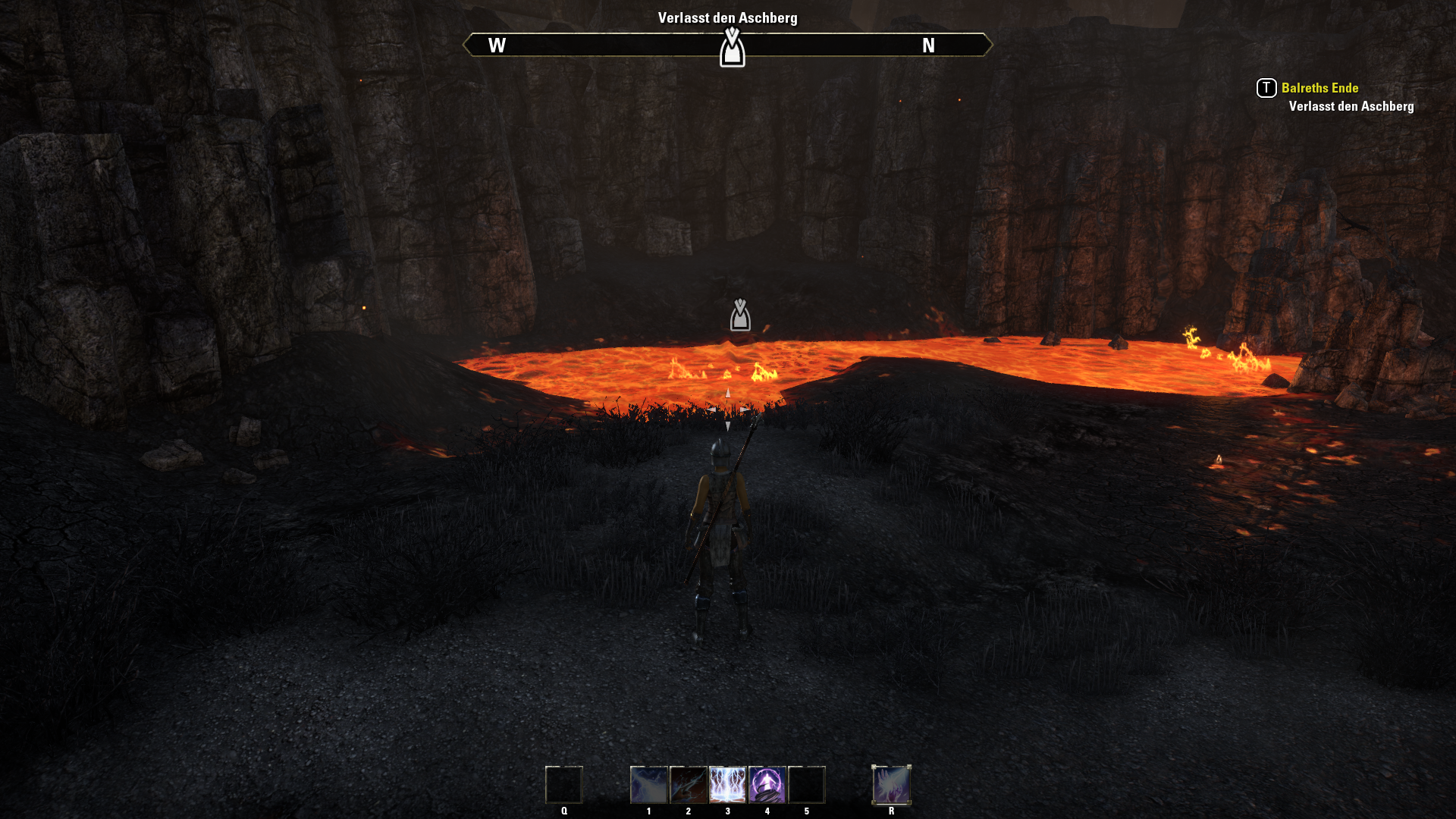The image size is (1456, 819).
Task: Trigger the dimmed lightning ability in slot 1
Action: point(648,785)
